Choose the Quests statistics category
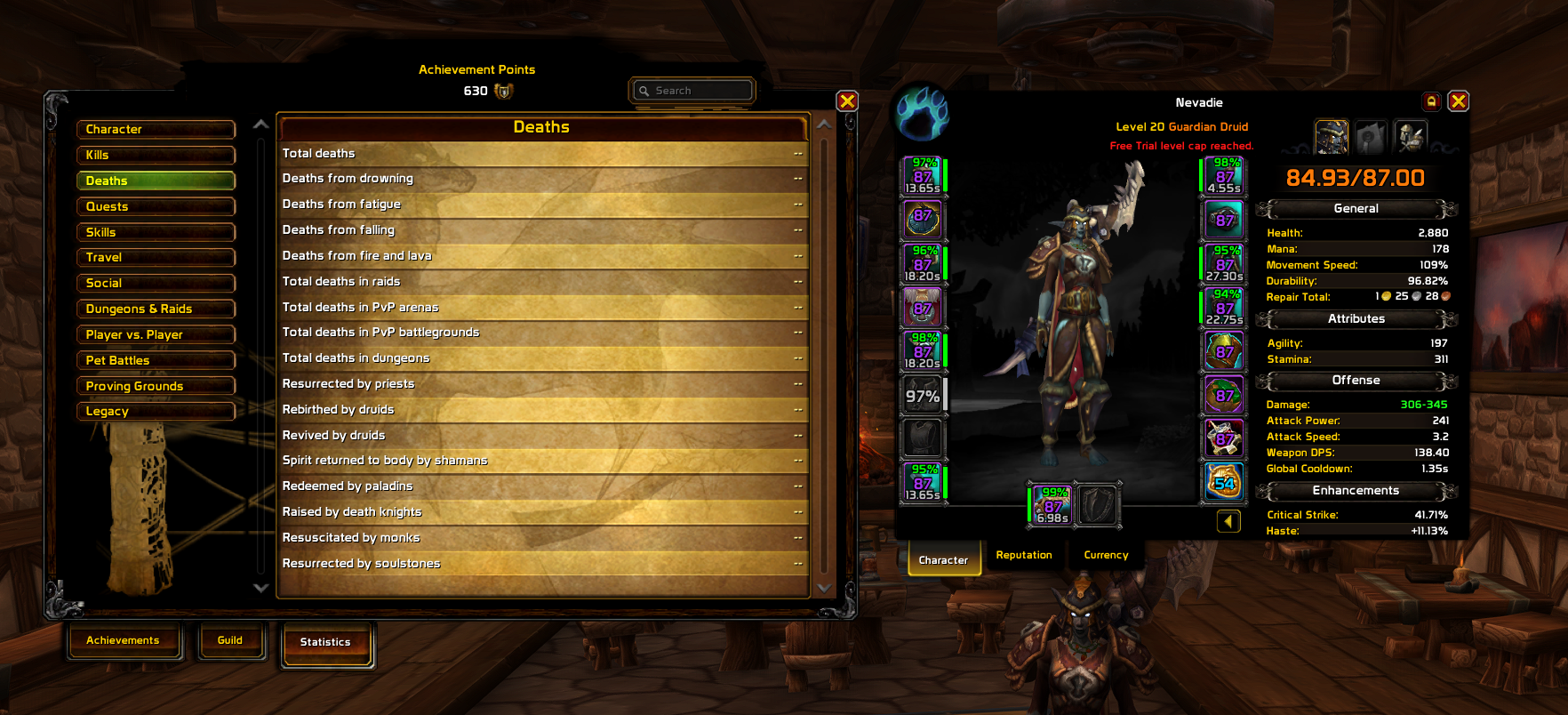Image resolution: width=1568 pixels, height=715 pixels. pyautogui.click(x=156, y=206)
